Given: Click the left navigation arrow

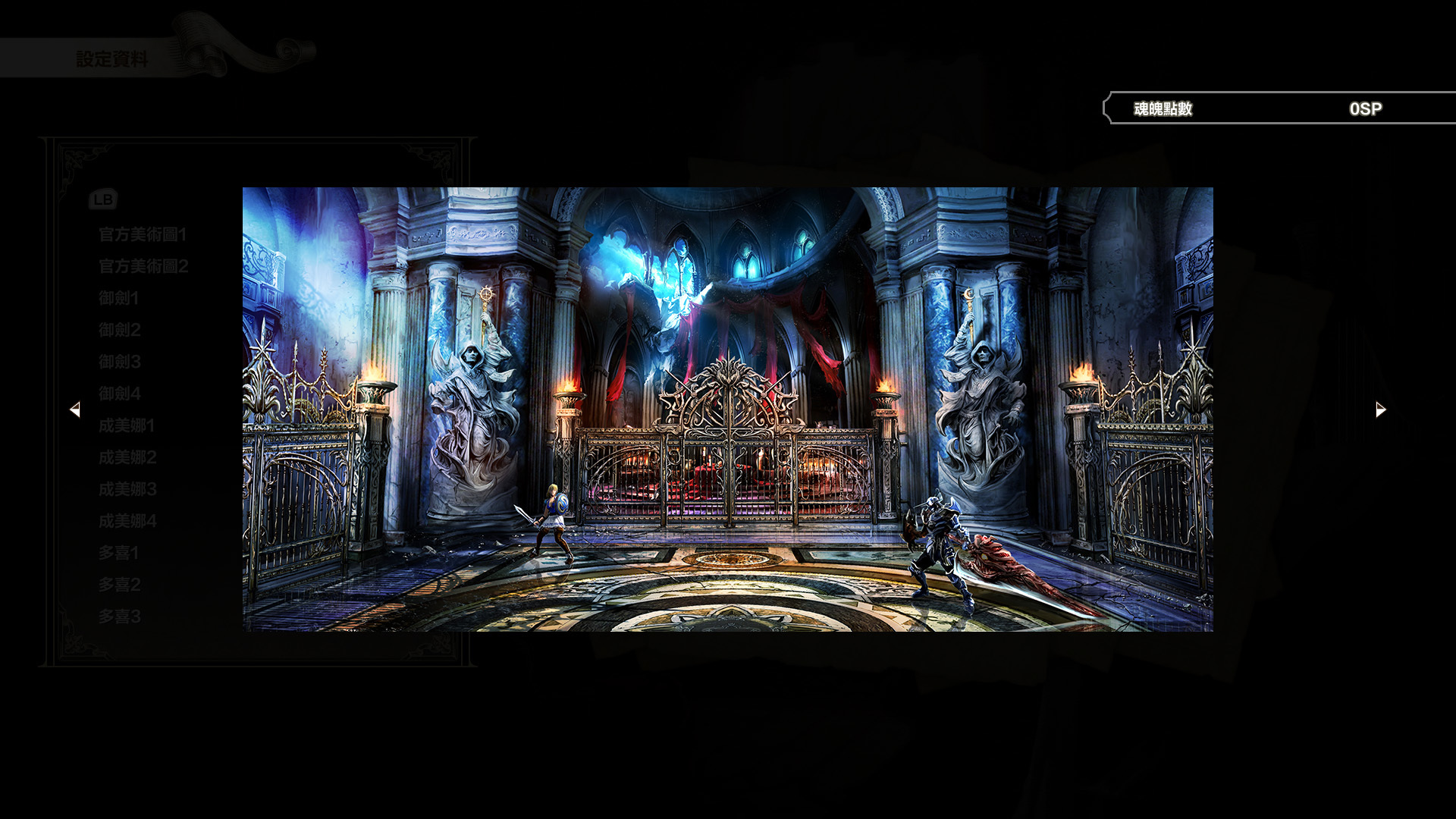Looking at the screenshot, I should point(76,409).
